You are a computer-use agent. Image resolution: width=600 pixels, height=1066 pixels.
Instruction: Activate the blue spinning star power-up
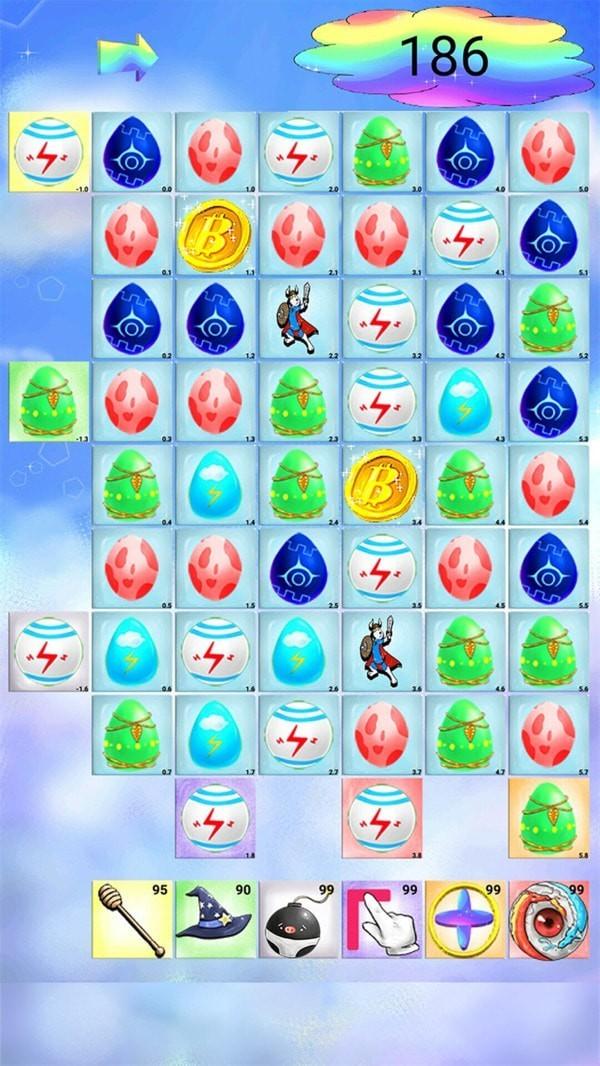(465, 920)
